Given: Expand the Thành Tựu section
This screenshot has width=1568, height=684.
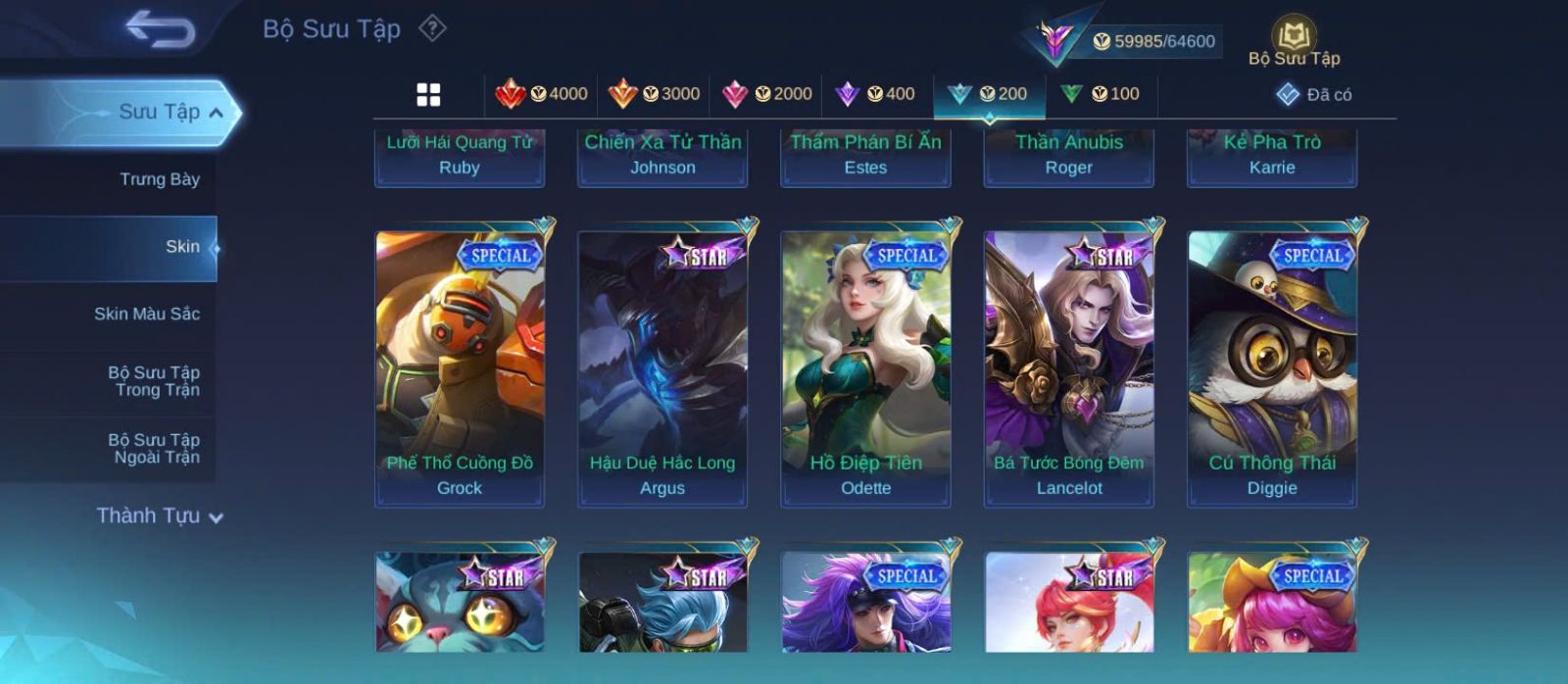Looking at the screenshot, I should [x=160, y=515].
